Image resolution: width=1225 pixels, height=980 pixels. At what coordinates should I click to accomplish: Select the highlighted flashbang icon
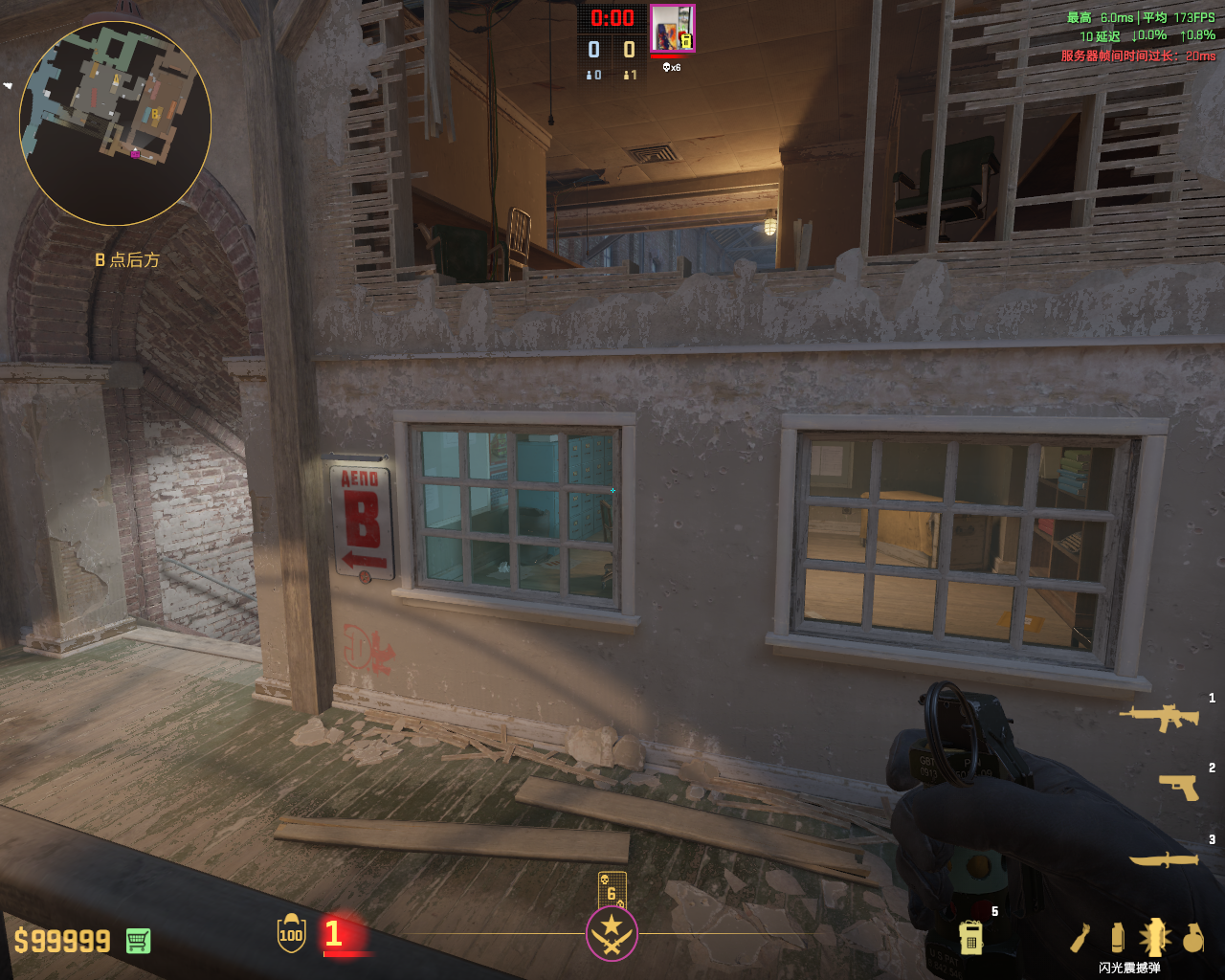click(x=1154, y=938)
